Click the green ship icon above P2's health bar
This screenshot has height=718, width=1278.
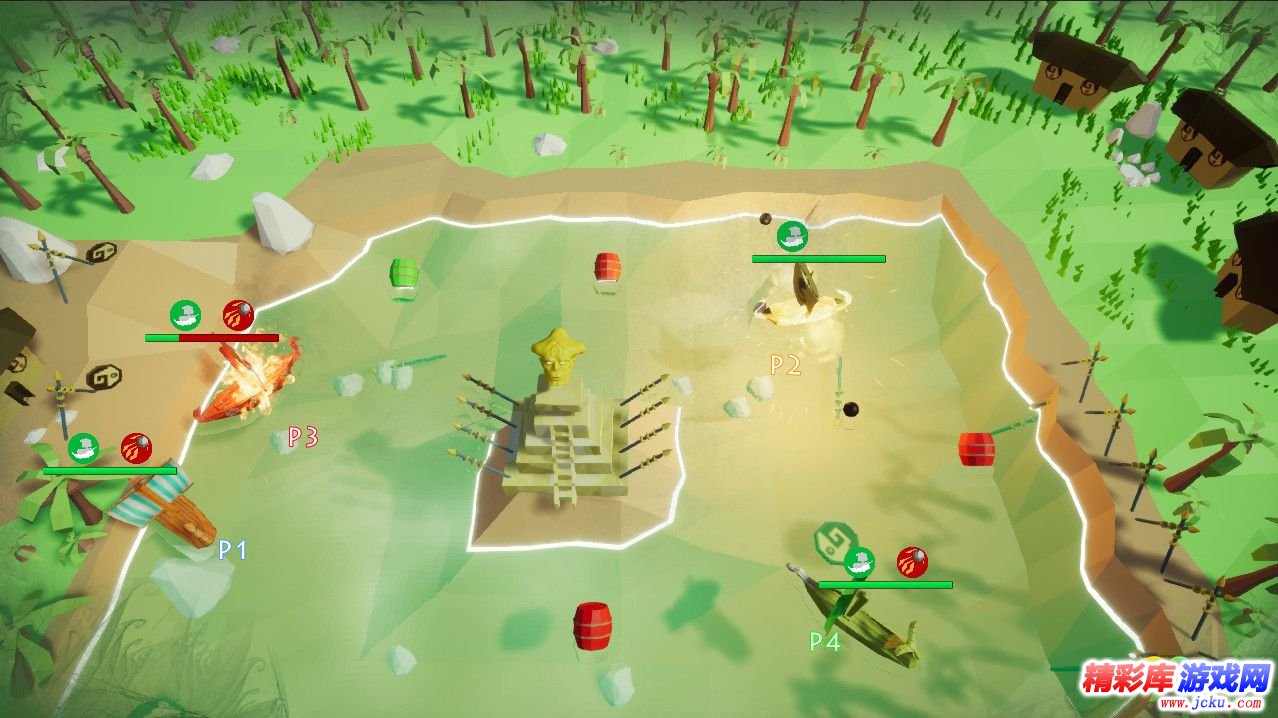(792, 237)
